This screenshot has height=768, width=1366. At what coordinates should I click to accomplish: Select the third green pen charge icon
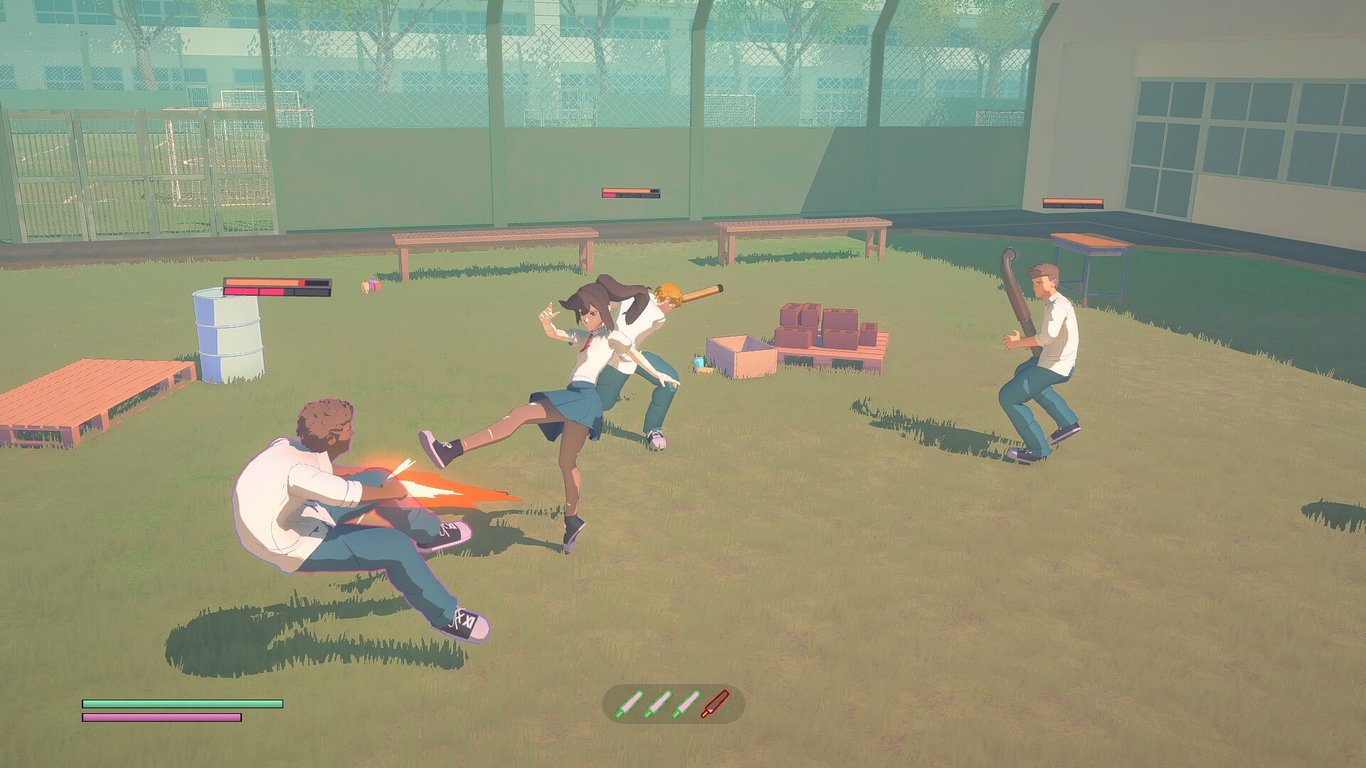click(x=687, y=702)
